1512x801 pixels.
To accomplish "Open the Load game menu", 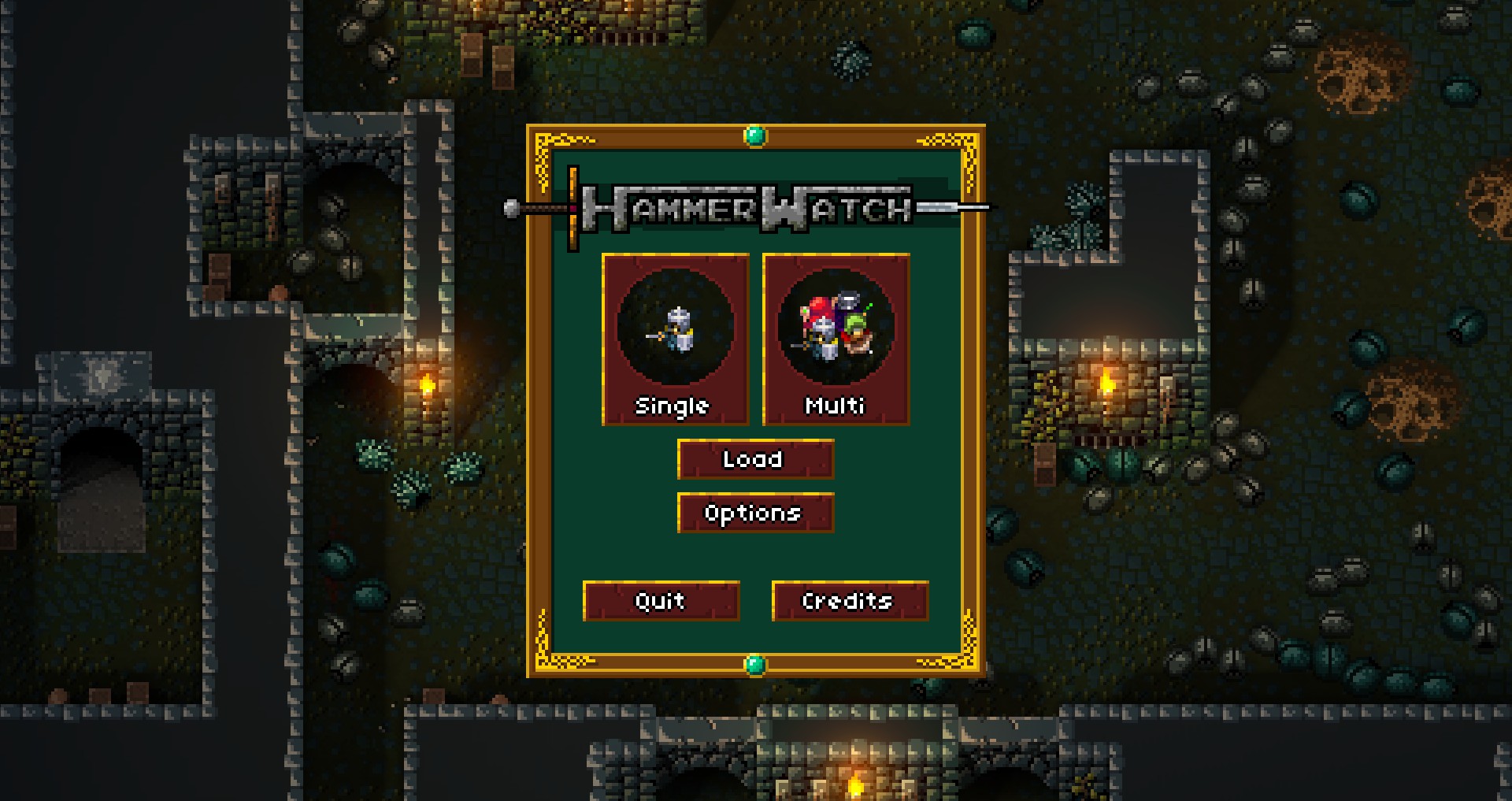I will click(x=755, y=459).
